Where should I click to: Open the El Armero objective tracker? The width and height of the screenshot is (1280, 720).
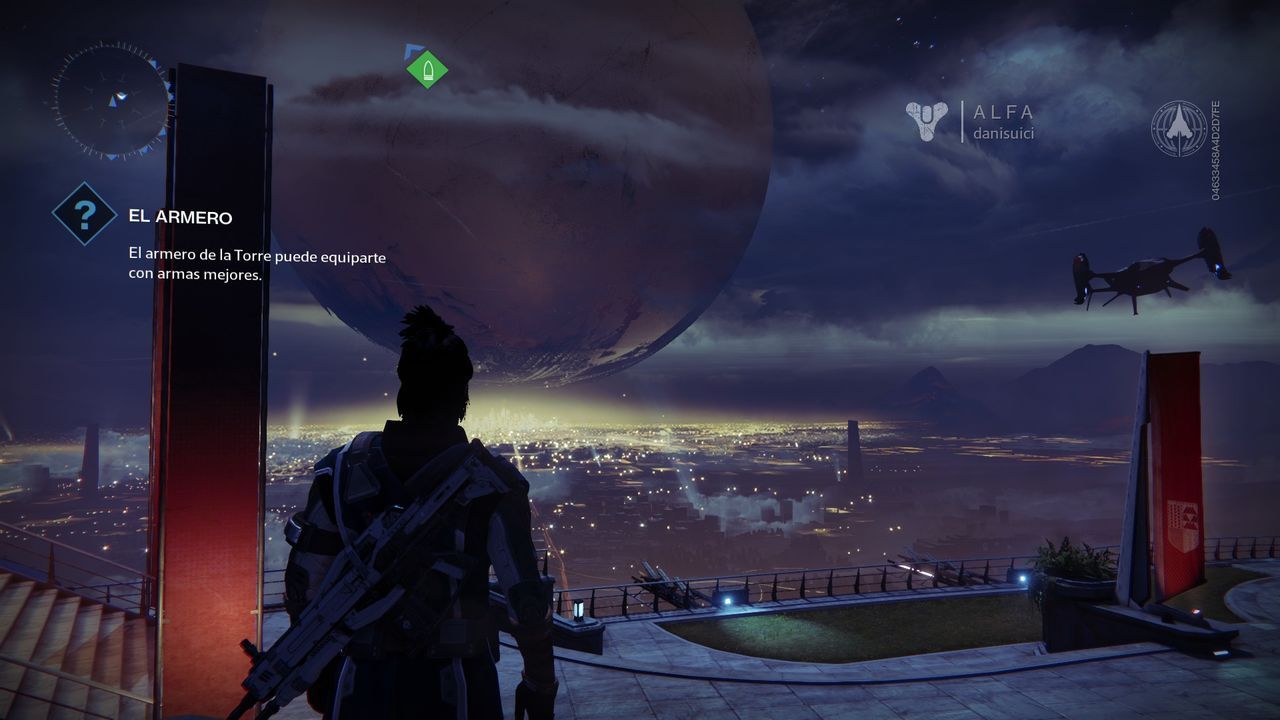click(84, 213)
